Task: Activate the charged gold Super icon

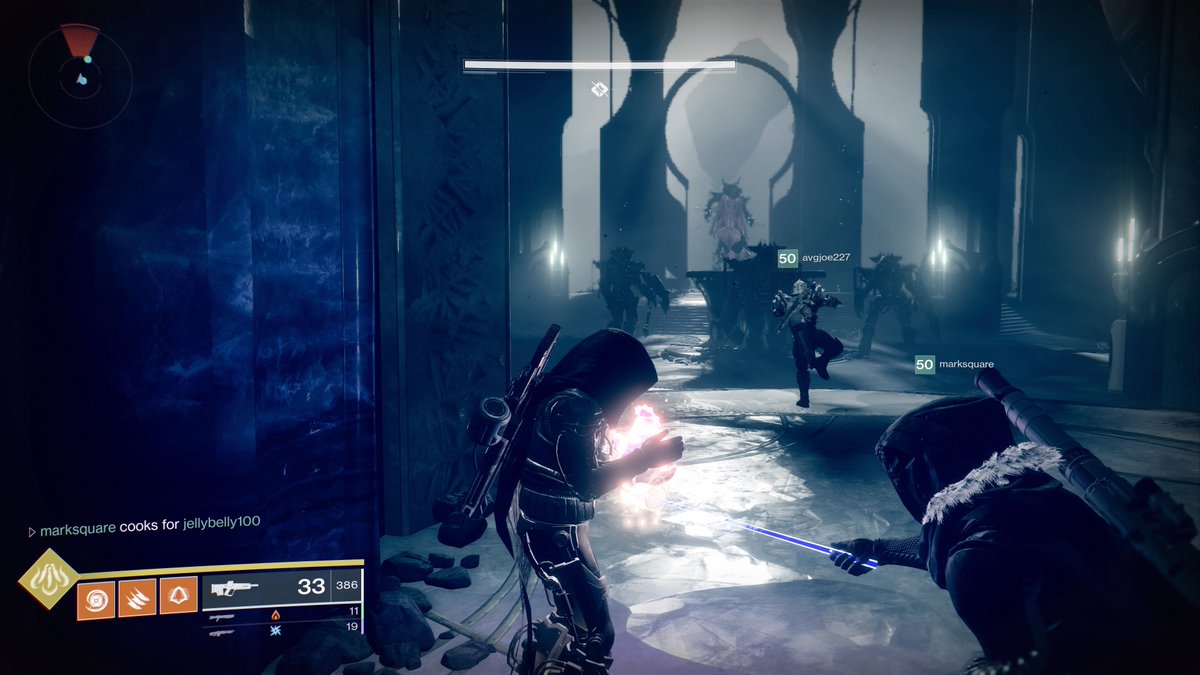Action: [47, 580]
